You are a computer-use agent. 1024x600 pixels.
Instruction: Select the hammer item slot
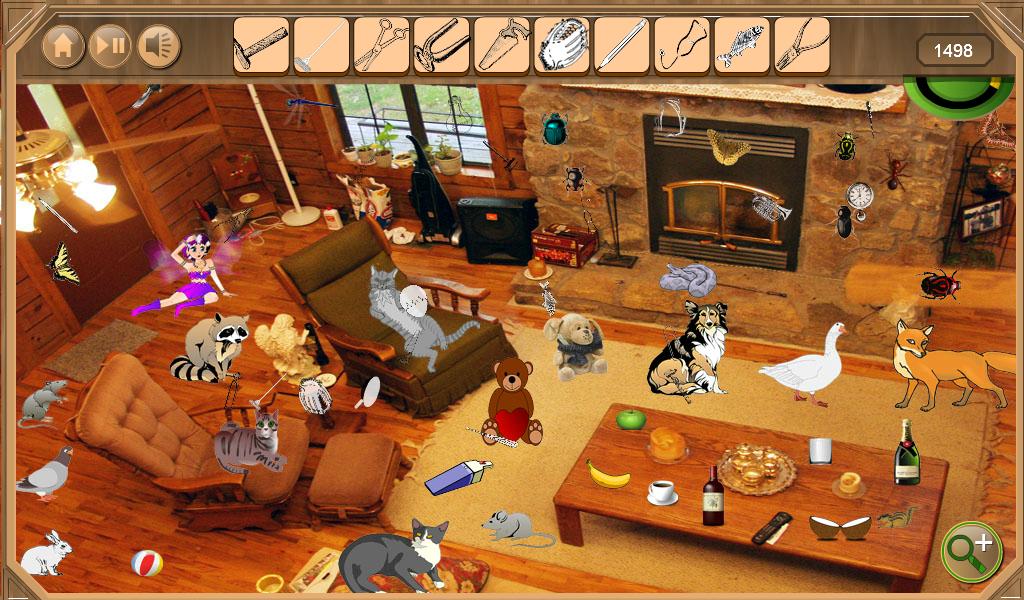coord(261,46)
